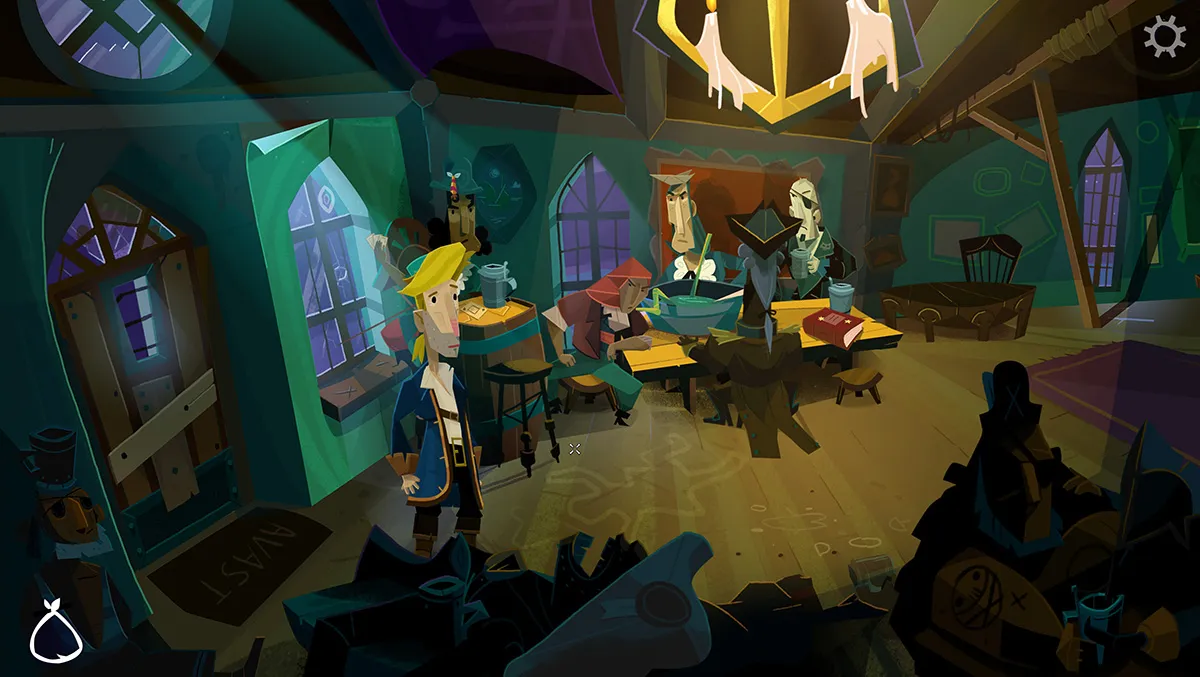1200x677 pixels.
Task: Open the settings gear icon
Action: click(1164, 37)
